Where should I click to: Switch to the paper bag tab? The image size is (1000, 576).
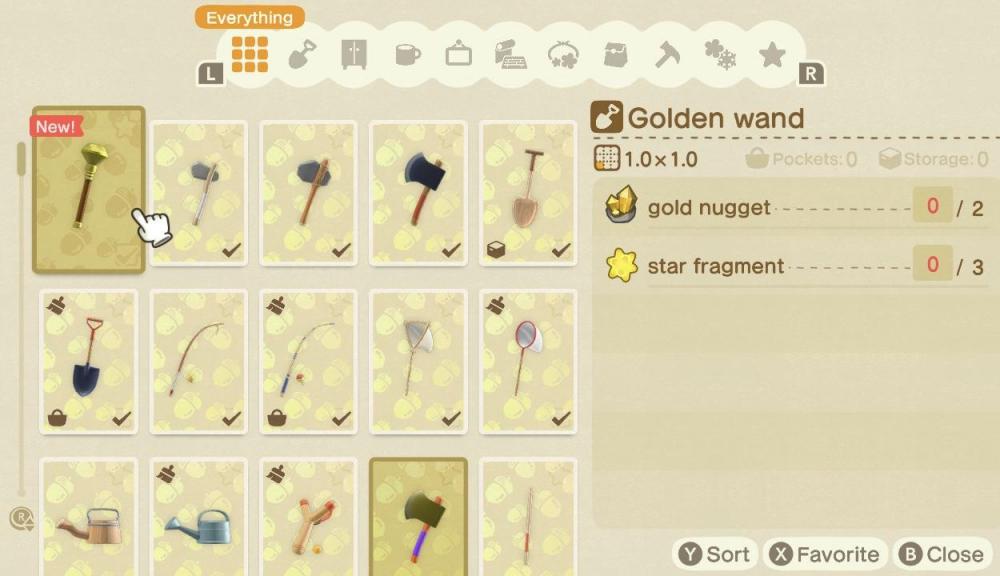click(616, 55)
